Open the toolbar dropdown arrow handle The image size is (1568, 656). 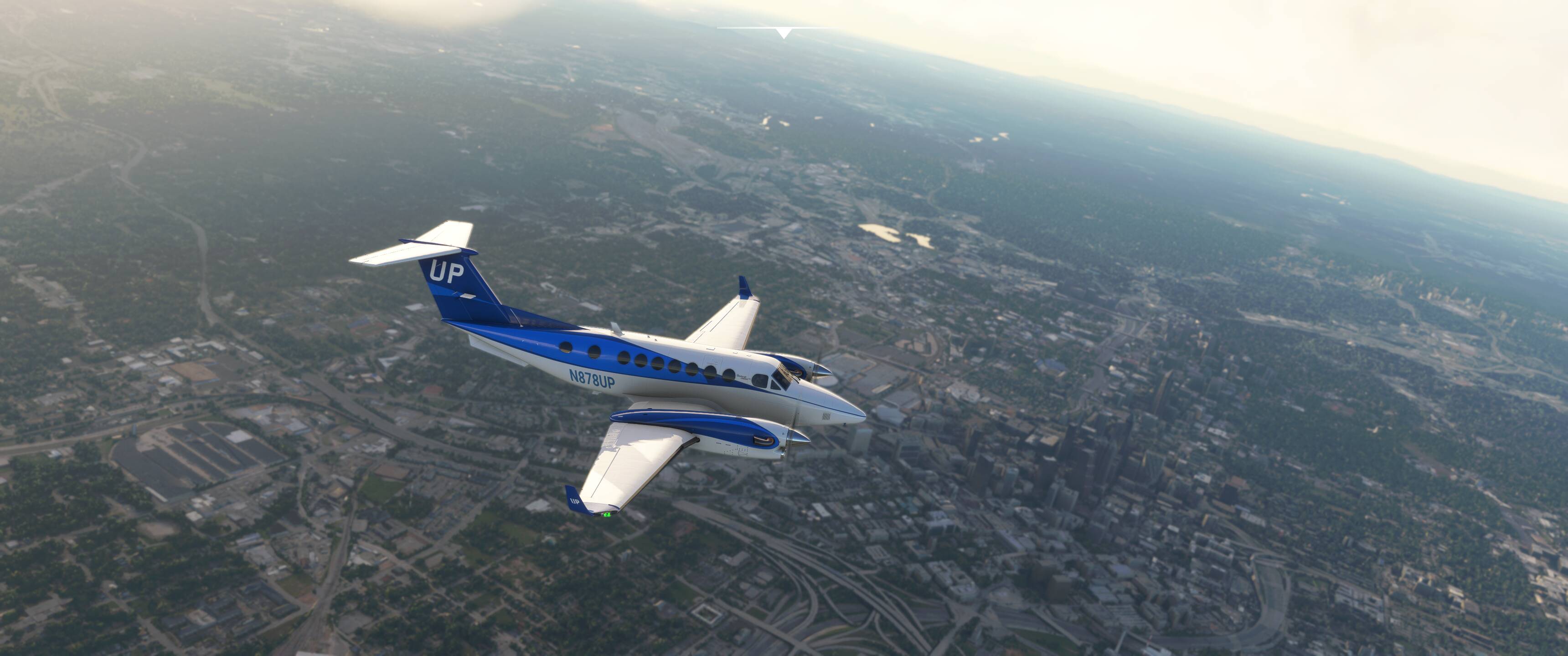[784, 33]
